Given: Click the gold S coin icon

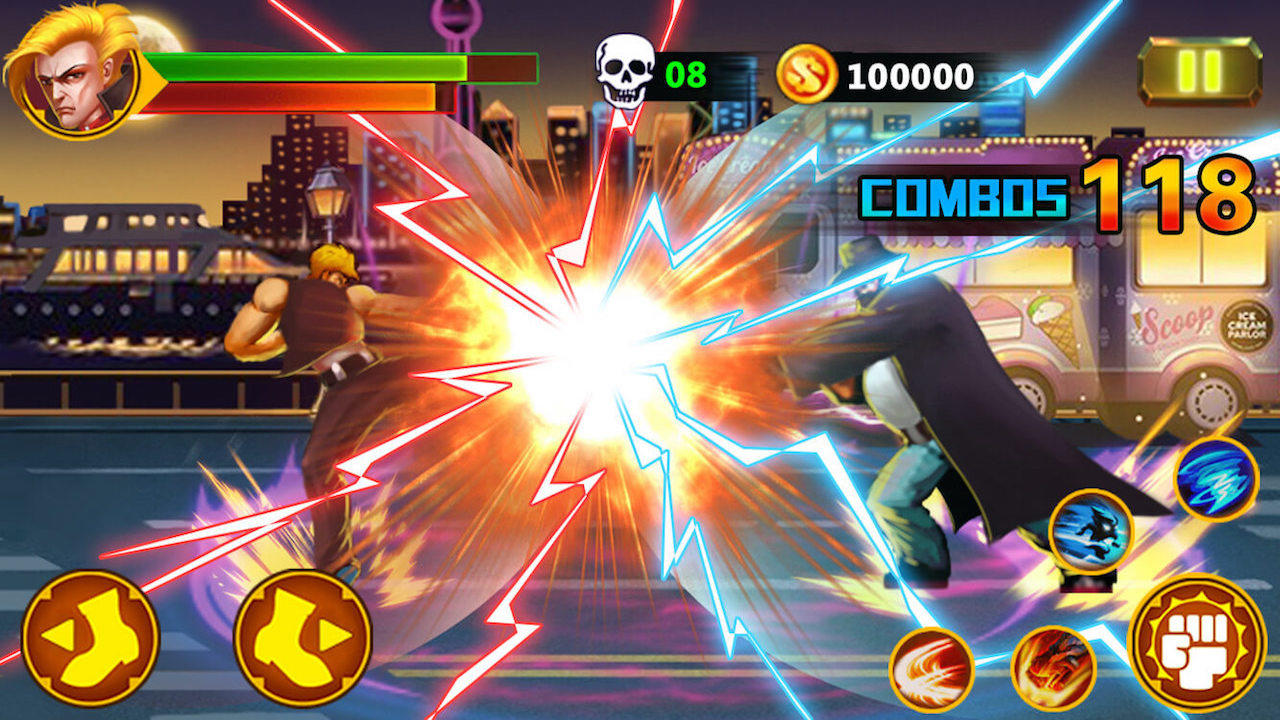Looking at the screenshot, I should pyautogui.click(x=806, y=70).
